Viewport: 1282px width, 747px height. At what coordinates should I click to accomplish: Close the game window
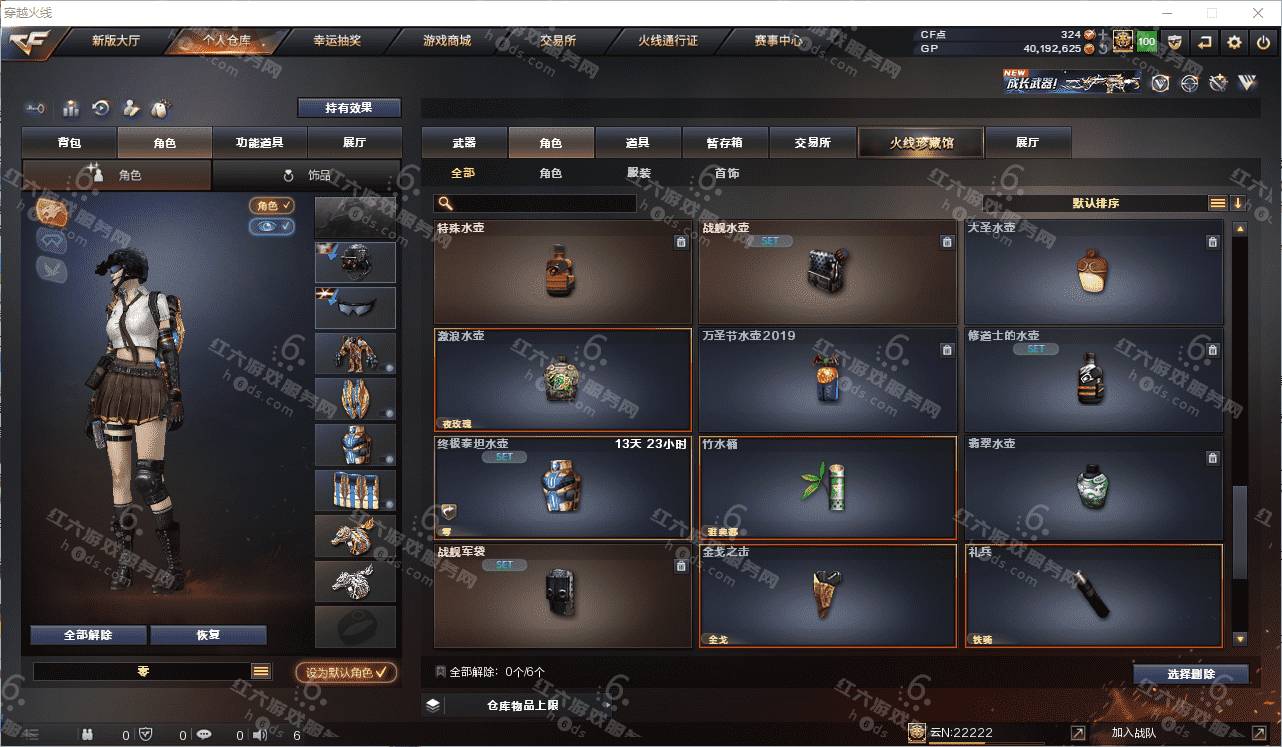[1258, 13]
